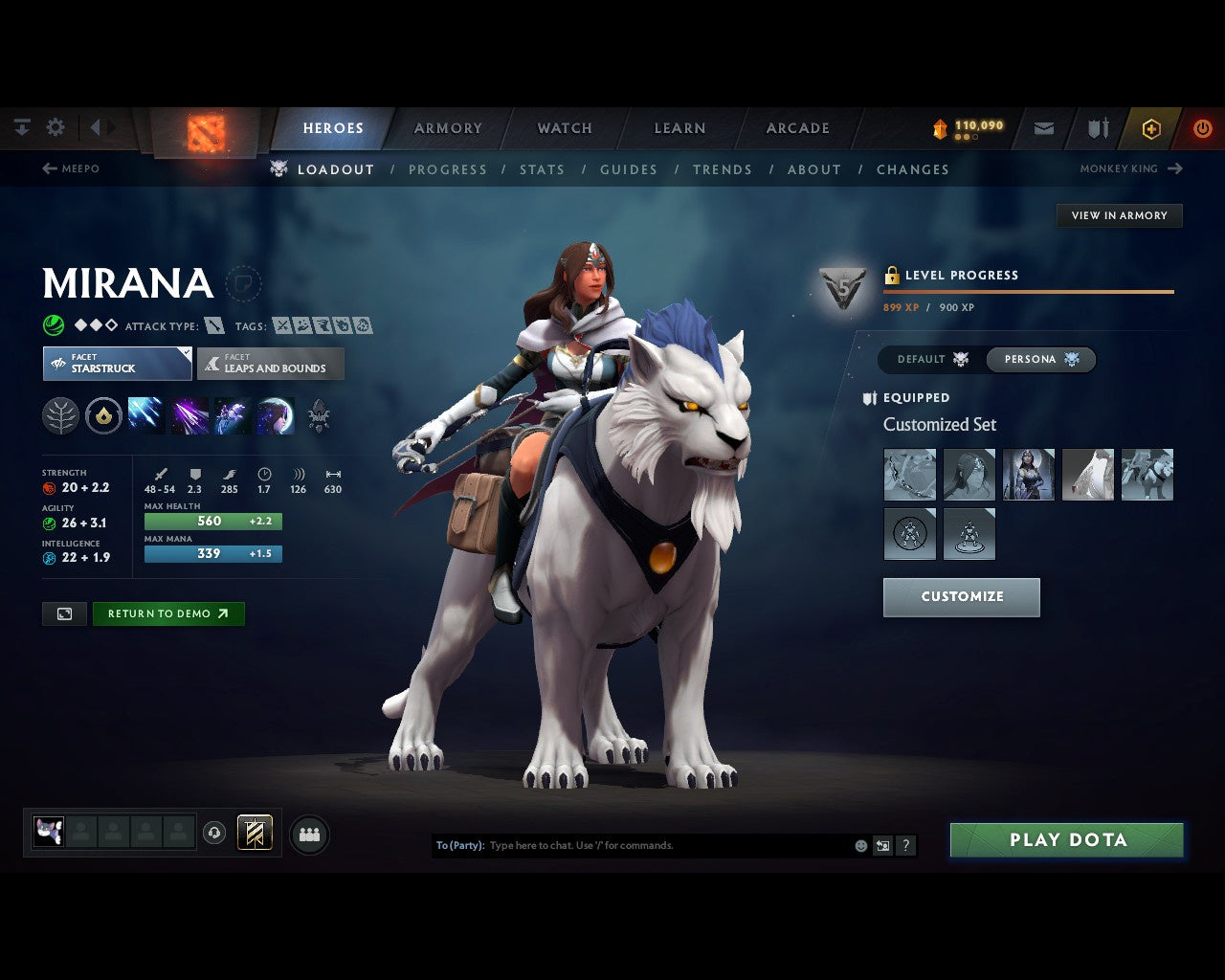Click the equipped weapon item thumbnail
The width and height of the screenshot is (1225, 980).
pyautogui.click(x=909, y=474)
